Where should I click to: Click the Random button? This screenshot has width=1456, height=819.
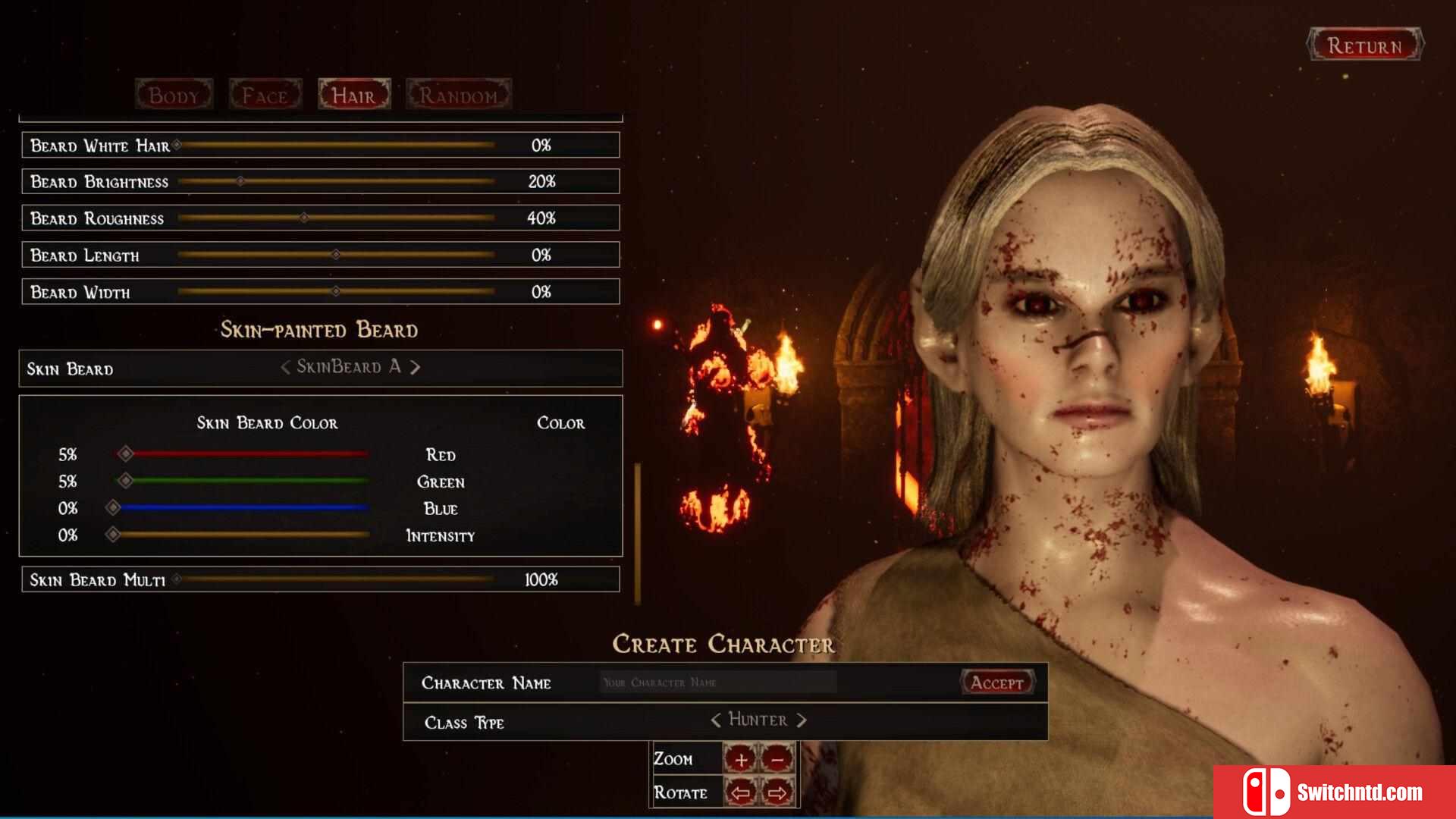(x=459, y=96)
